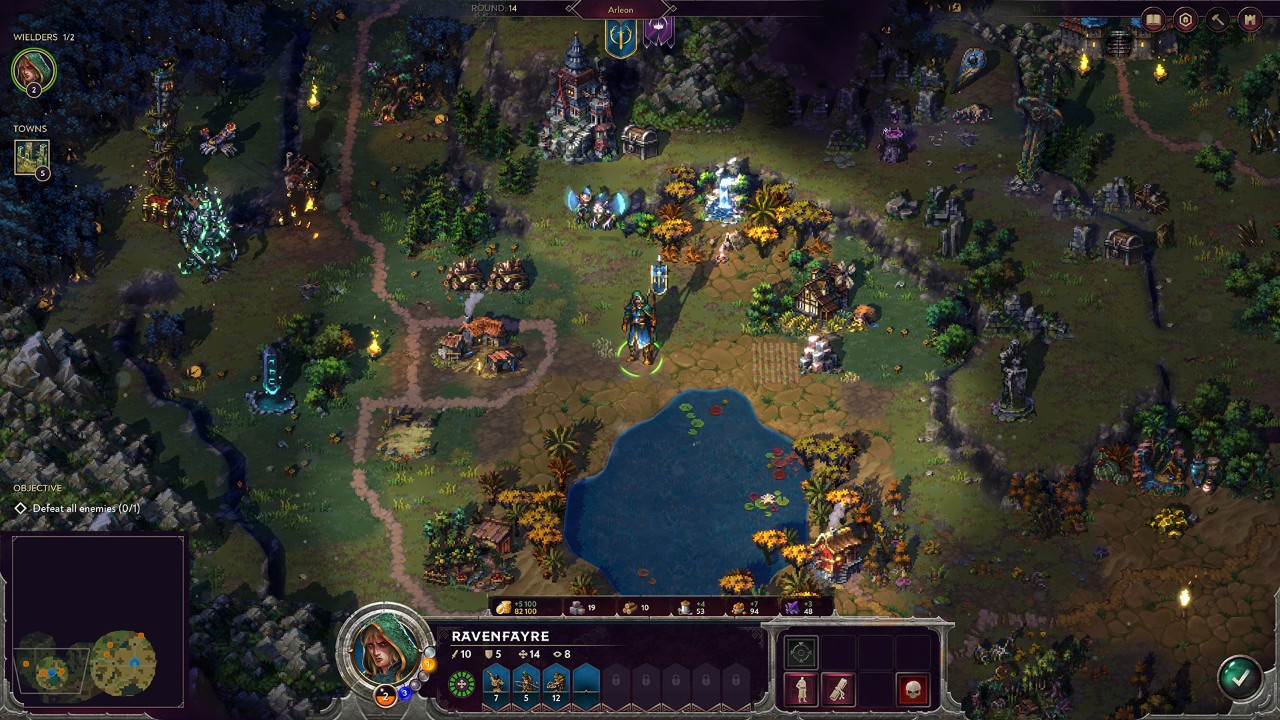Open the castle tower icon

coord(1250,19)
